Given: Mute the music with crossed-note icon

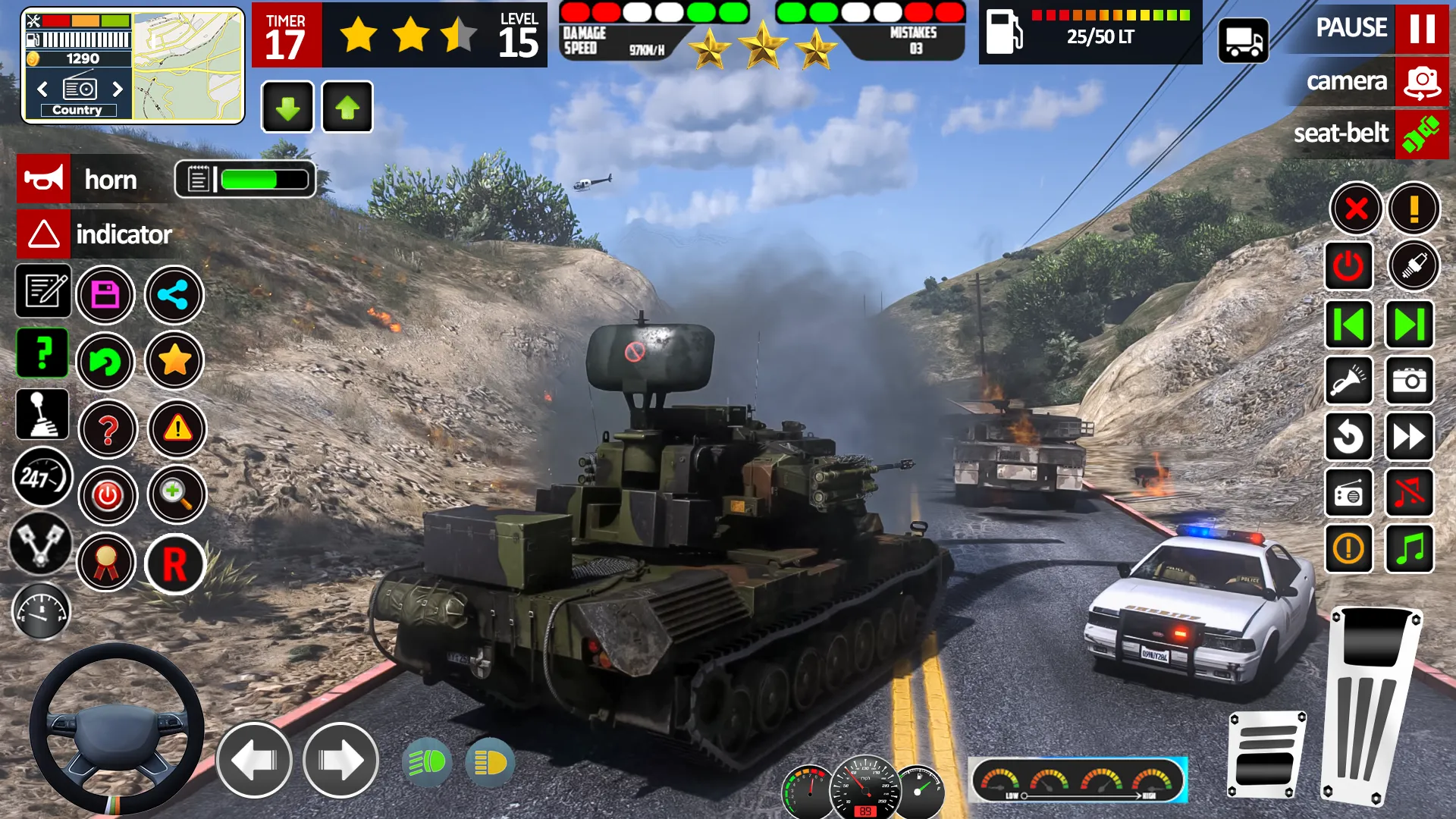Looking at the screenshot, I should [x=1409, y=494].
